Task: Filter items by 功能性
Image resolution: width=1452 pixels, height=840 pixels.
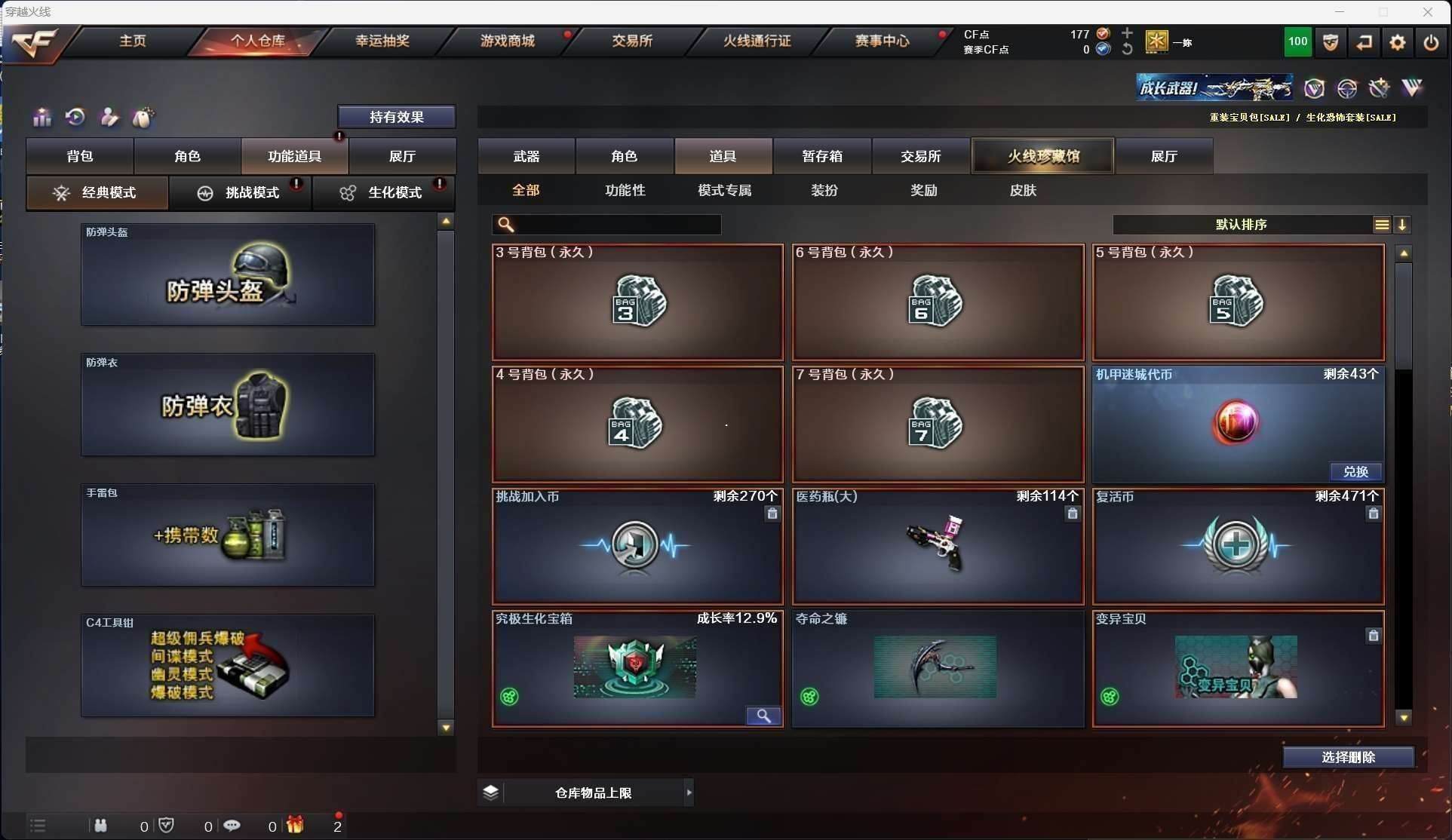Action: 625,191
